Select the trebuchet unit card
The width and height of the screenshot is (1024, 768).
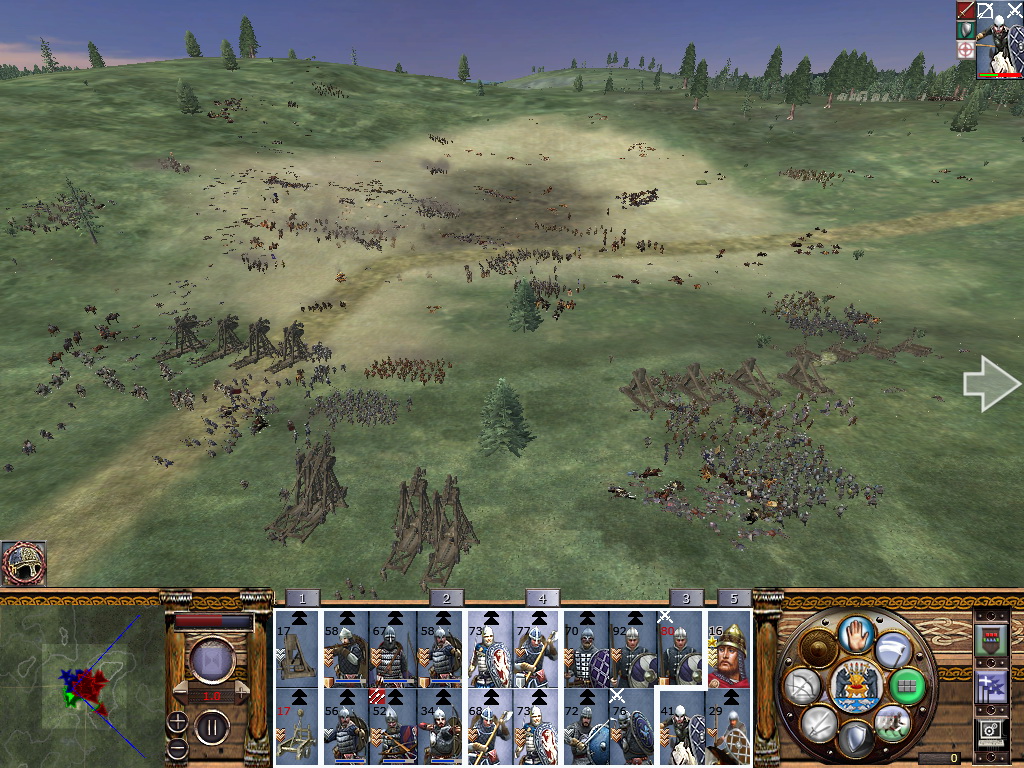pos(296,649)
